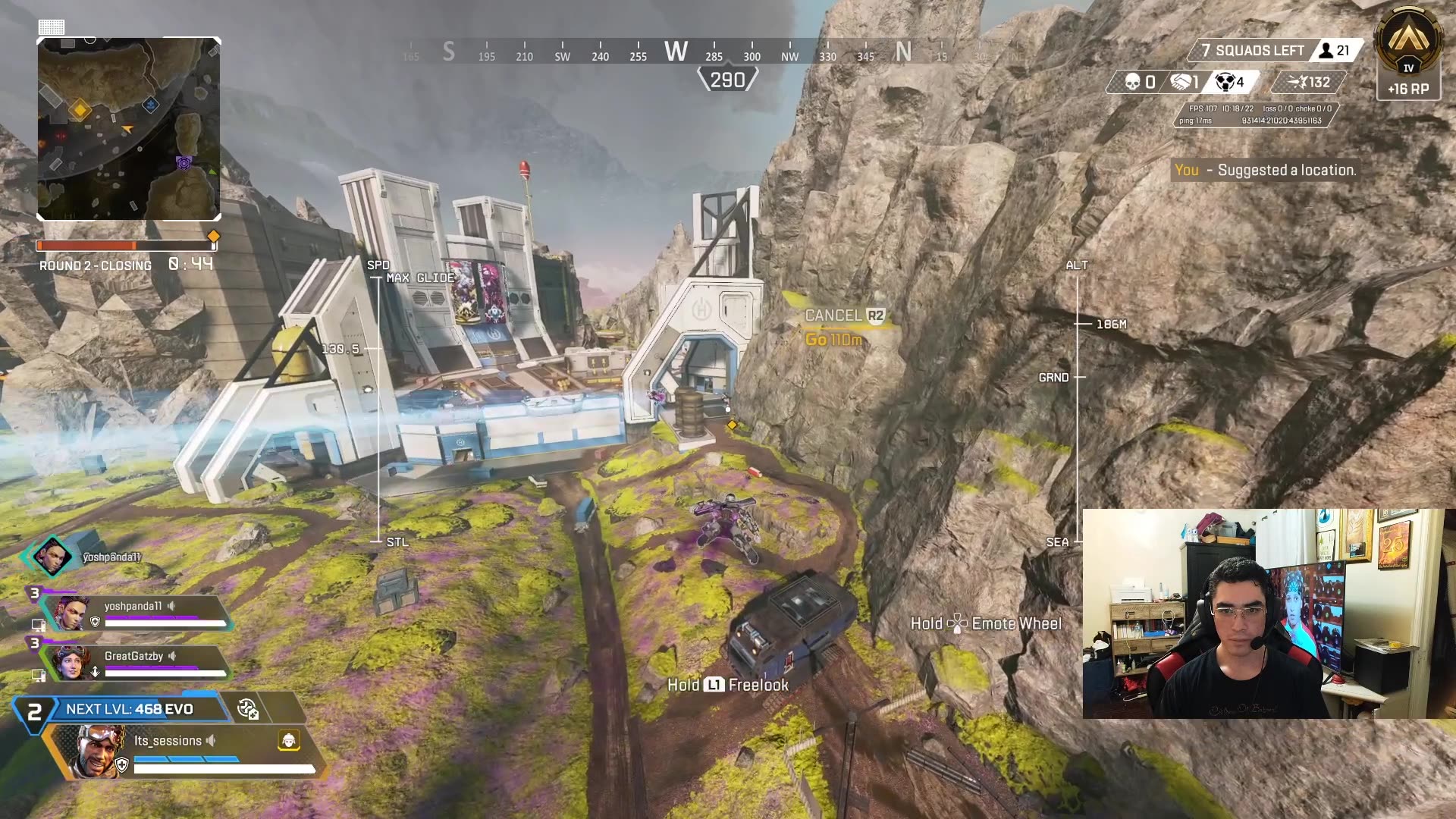The height and width of the screenshot is (819, 1456).
Task: Click the ROUND 2 - CLOSING label
Action: (x=96, y=265)
